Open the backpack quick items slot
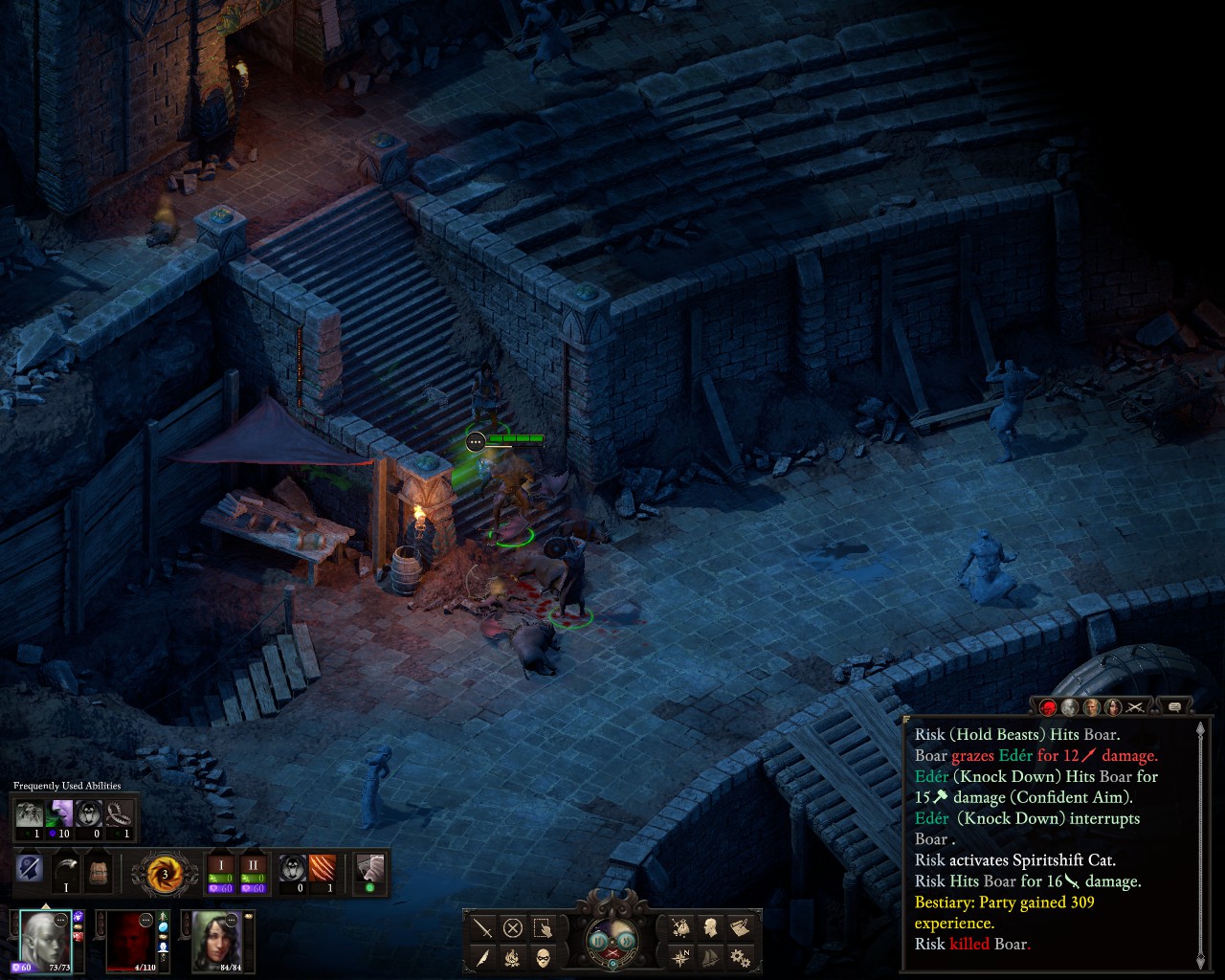Viewport: 1225px width, 980px height. [x=98, y=871]
